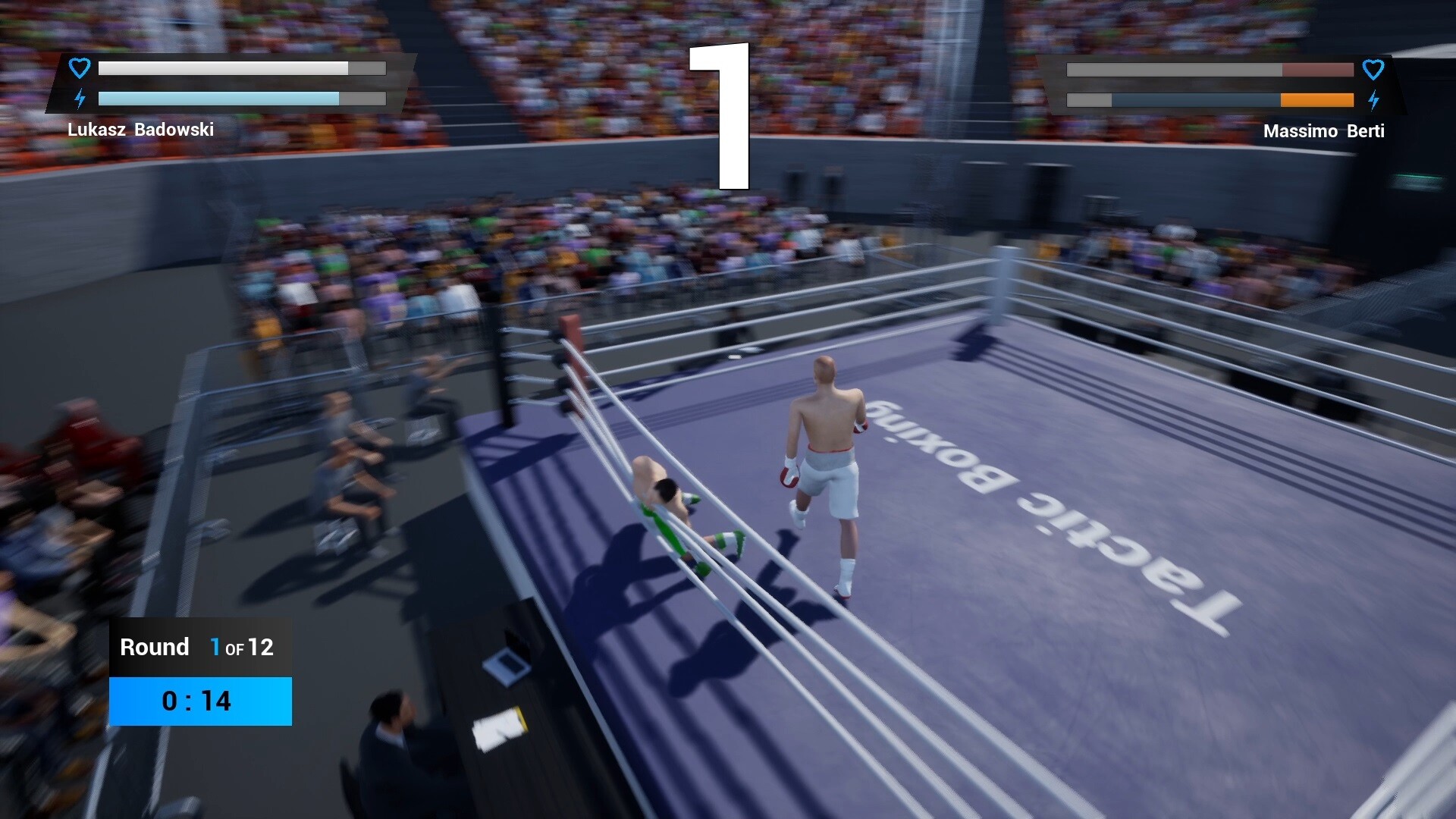Select the Round 1 of 12 label
The image size is (1456, 819).
coord(196,647)
